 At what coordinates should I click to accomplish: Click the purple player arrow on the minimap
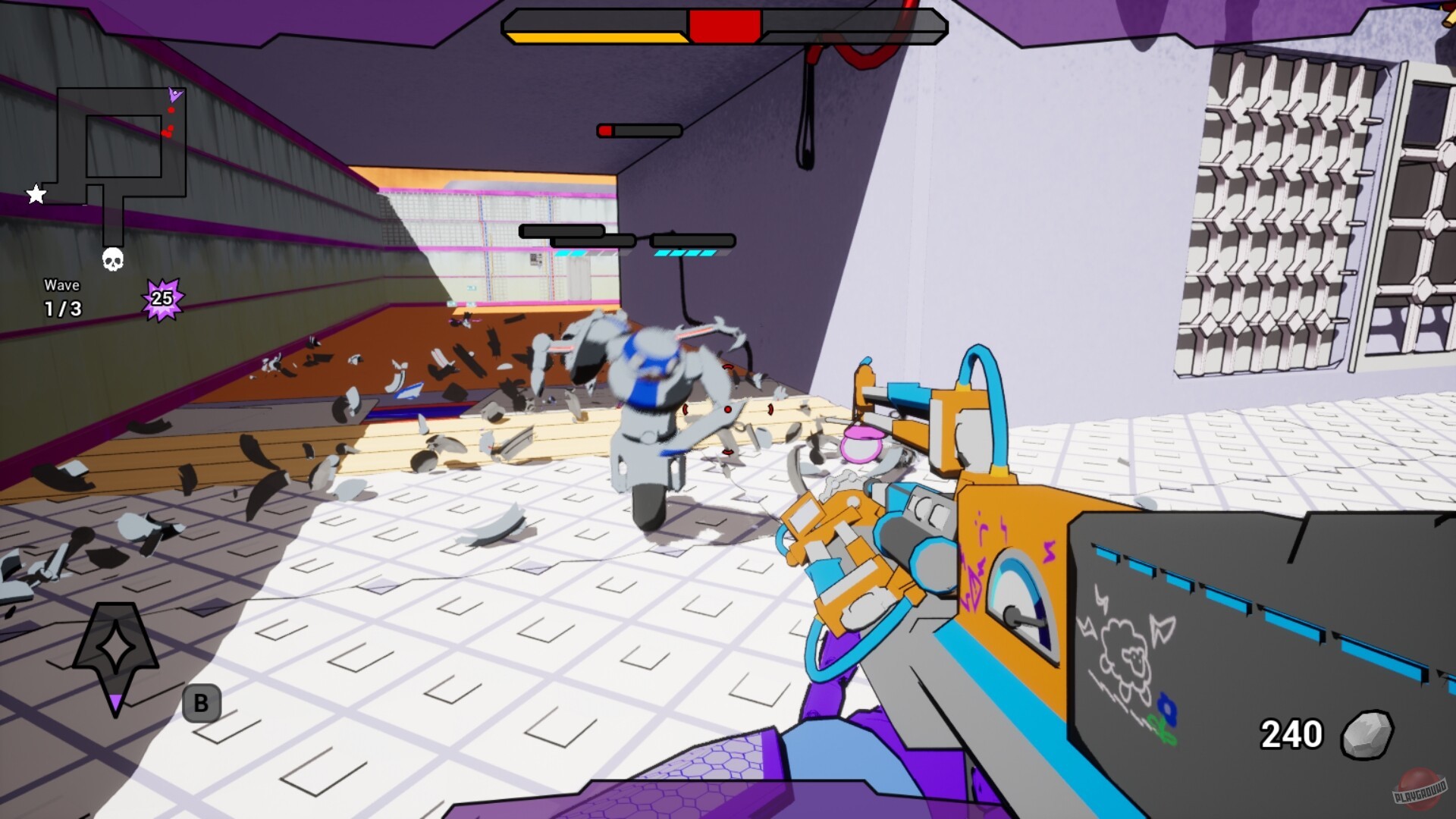point(176,95)
